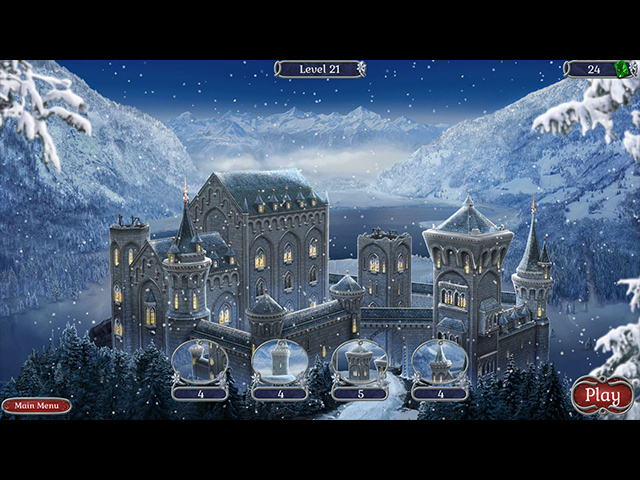This screenshot has width=640, height=480.
Task: Select the wide gatehouse upgrade costing 5
Action: click(359, 362)
